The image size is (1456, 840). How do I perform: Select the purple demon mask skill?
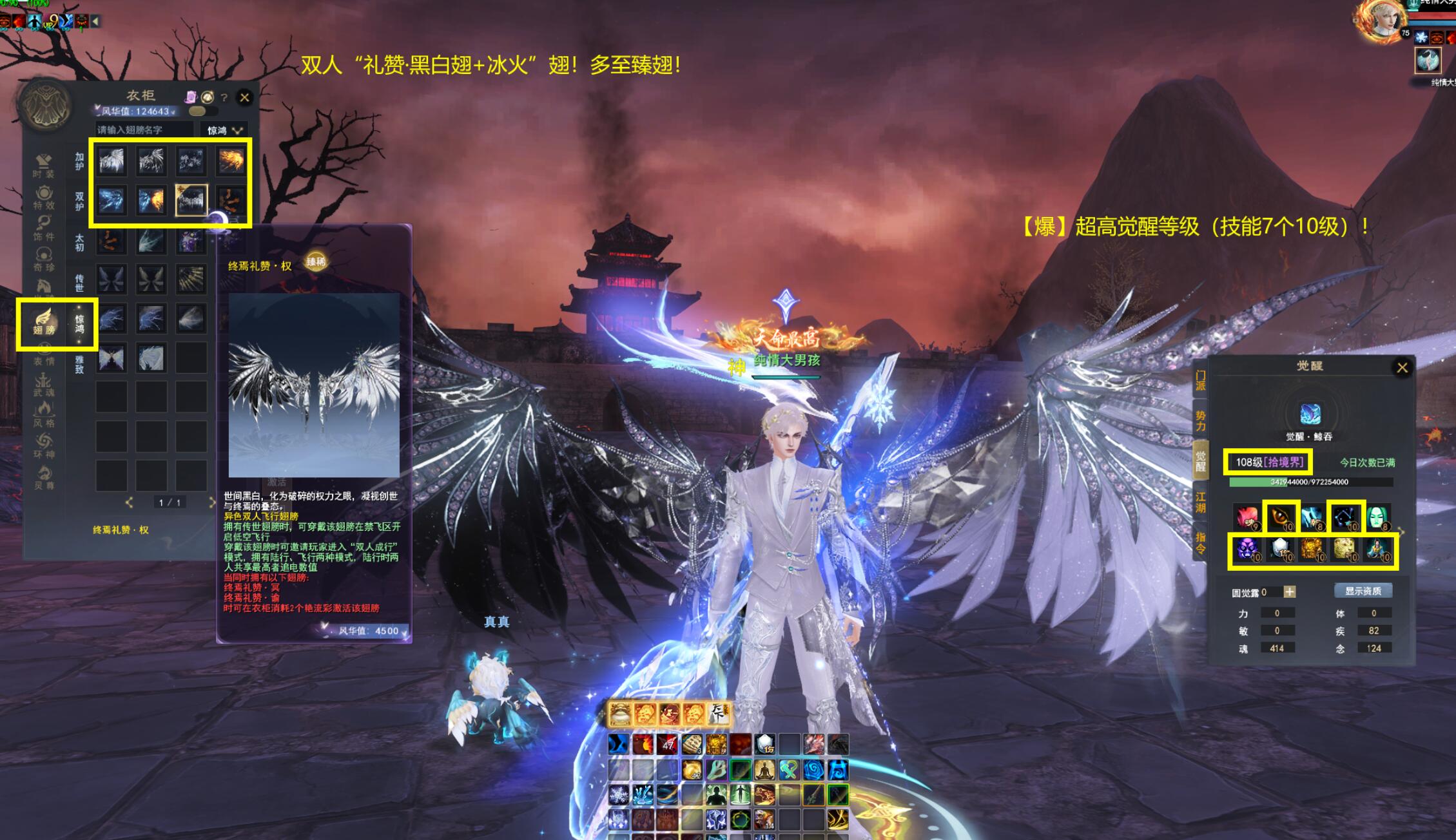1247,549
